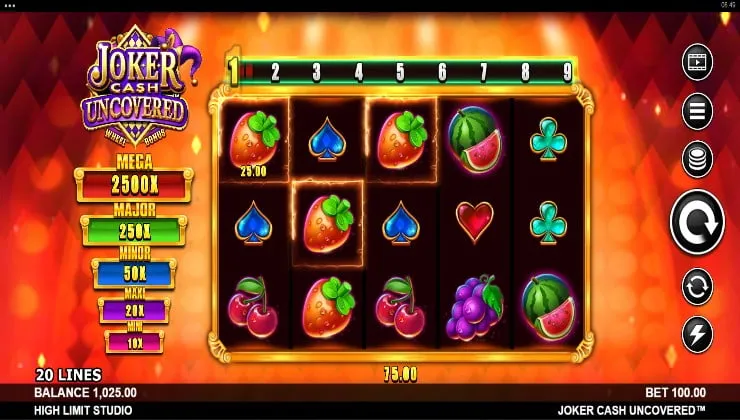
Task: Click the film reel video button
Action: pyautogui.click(x=697, y=62)
